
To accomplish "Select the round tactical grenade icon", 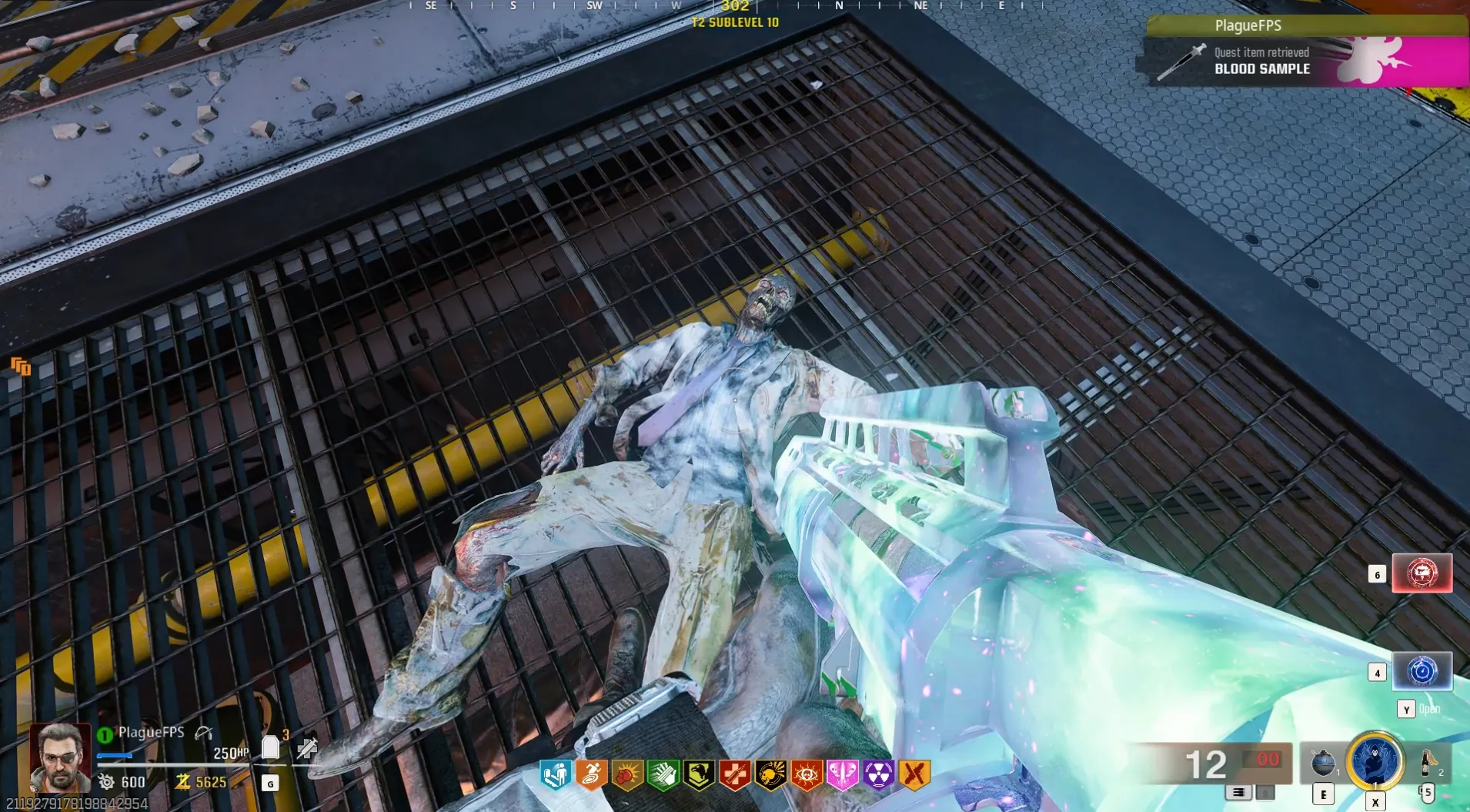I will pos(1323,762).
